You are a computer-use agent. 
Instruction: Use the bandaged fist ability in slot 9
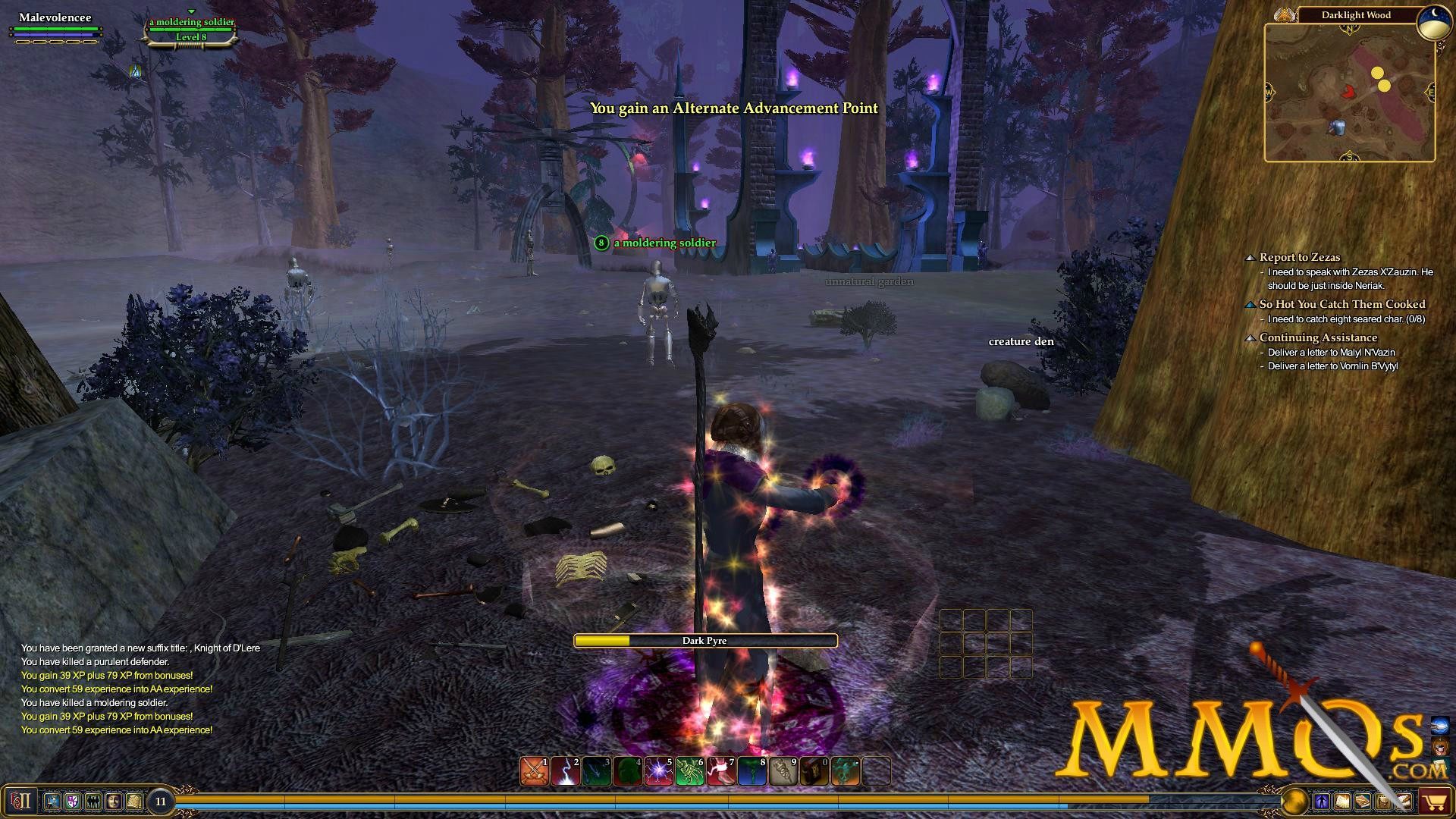pos(783,771)
